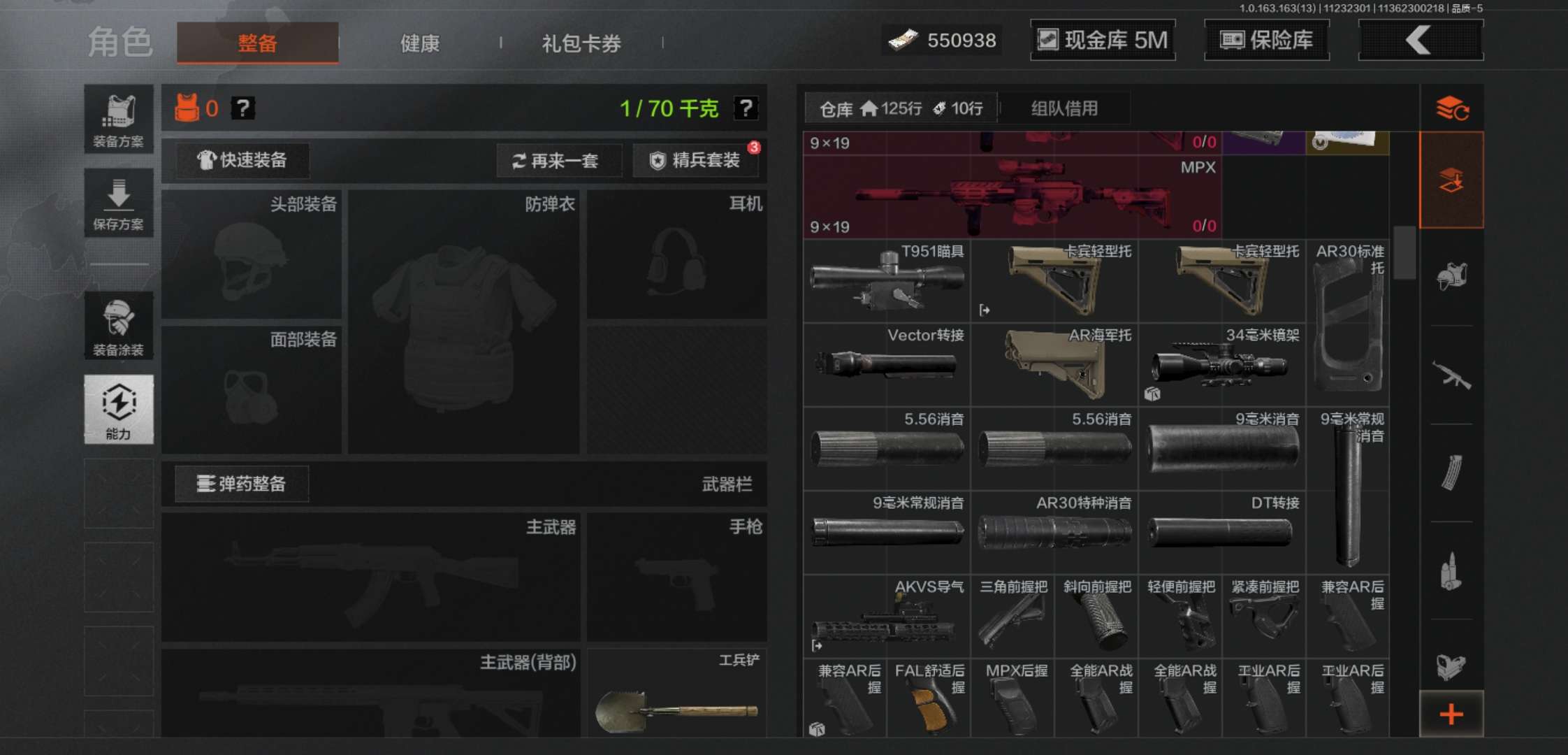Select the magazine filter icon in right sidebar

tap(1452, 474)
